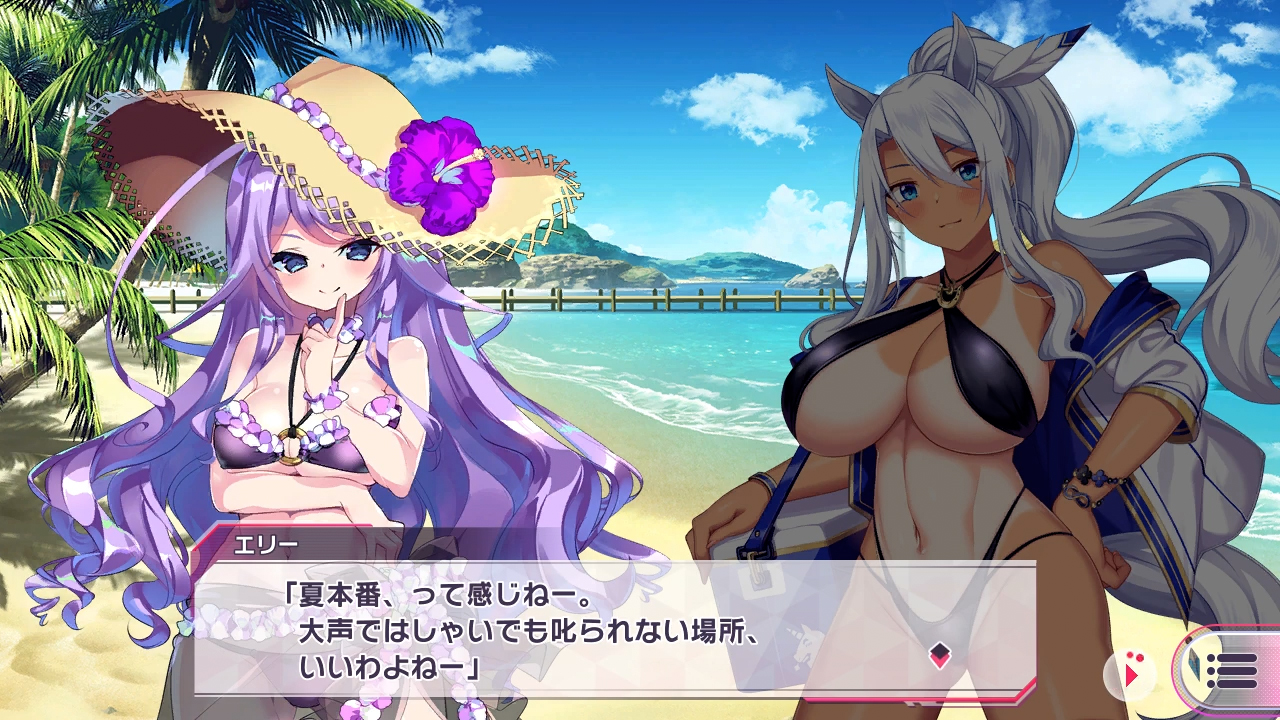Viewport: 1280px width, 720px height.
Task: Open the list menu button
Action: [x=1232, y=670]
